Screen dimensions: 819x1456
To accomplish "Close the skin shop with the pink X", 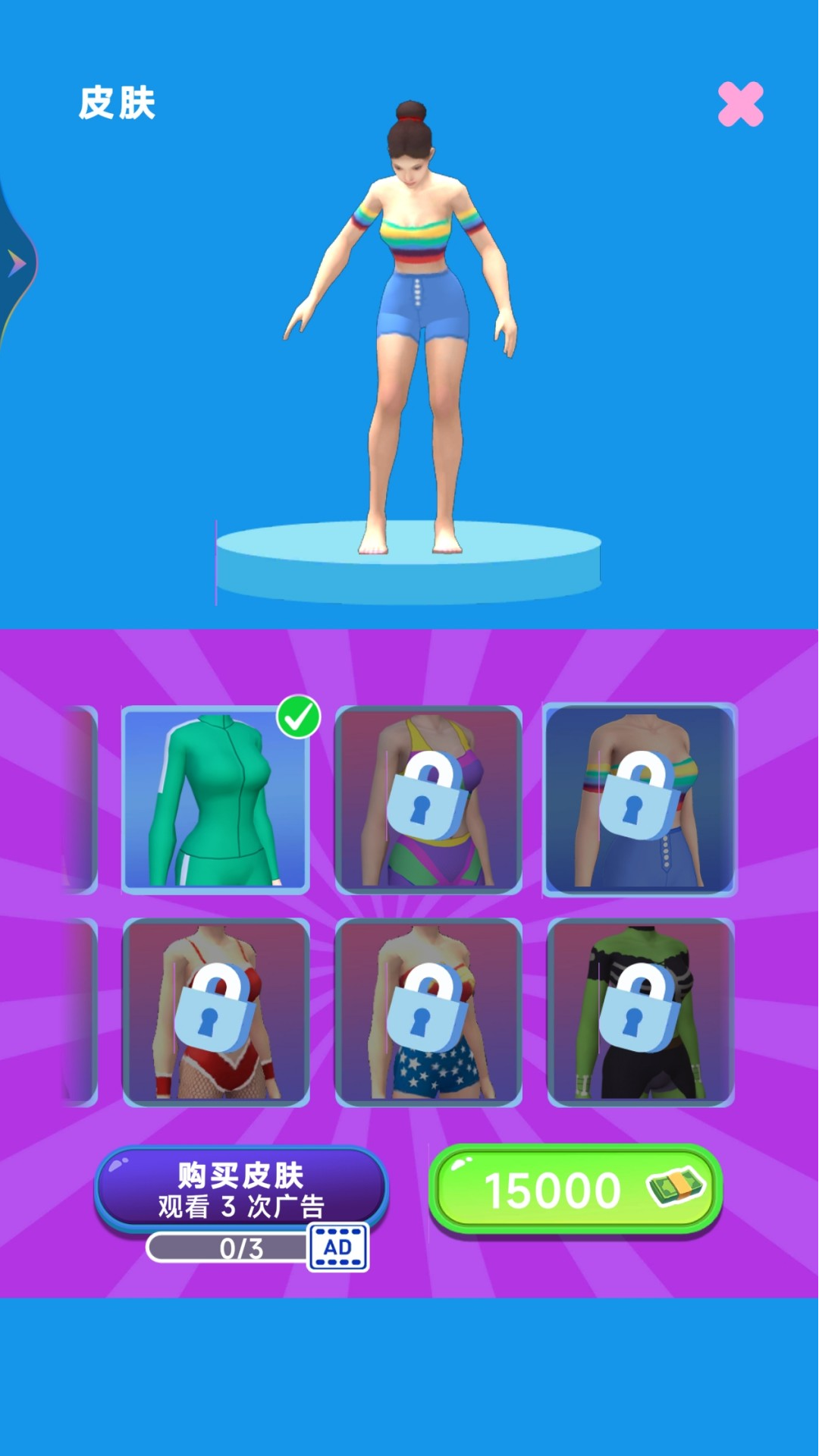I will point(740,104).
